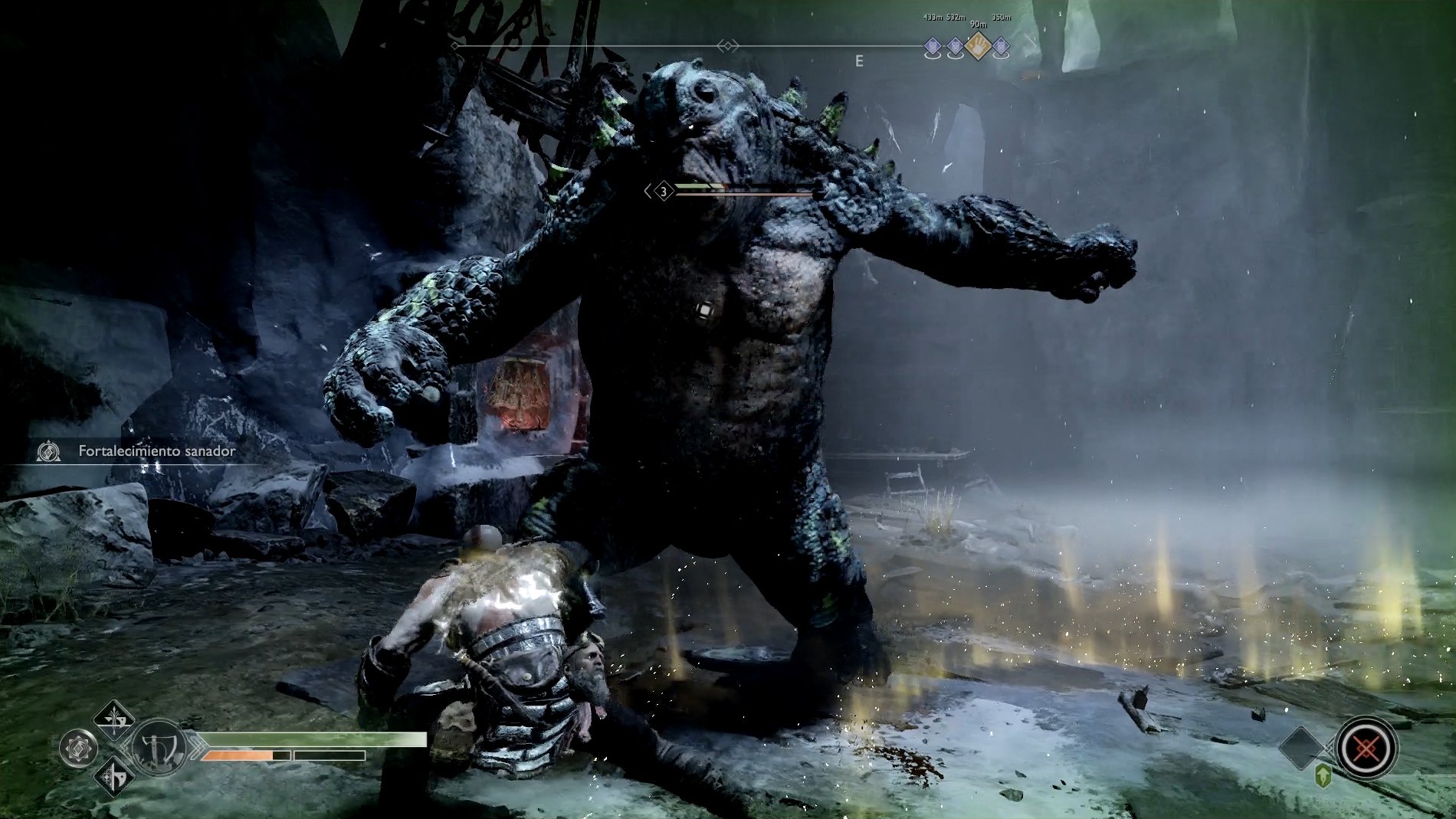
Task: Click the 350m distance label
Action: click(x=1002, y=17)
